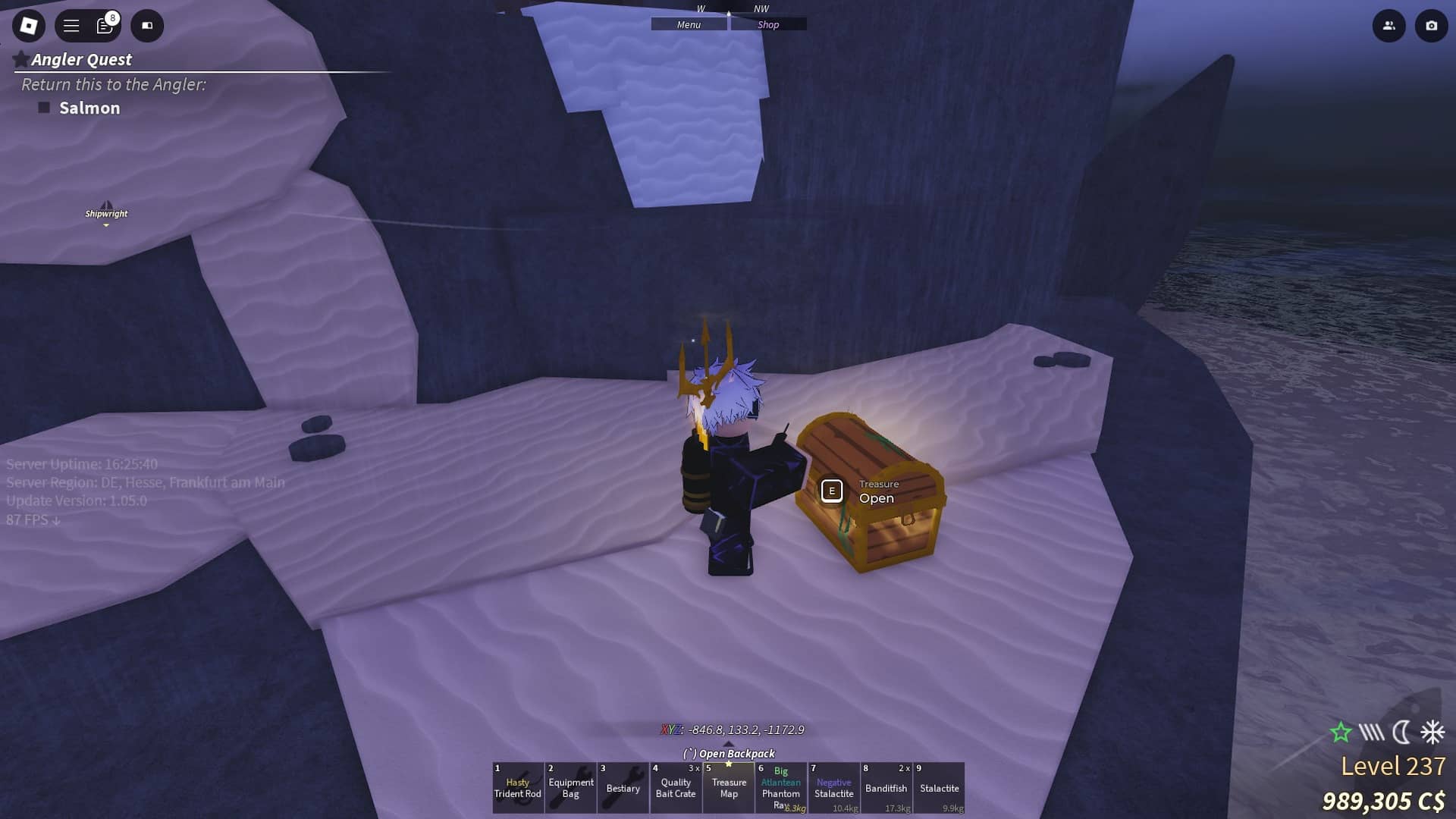Viewport: 1456px width, 819px height.
Task: Select the Quality Bait Crate
Action: tap(676, 788)
